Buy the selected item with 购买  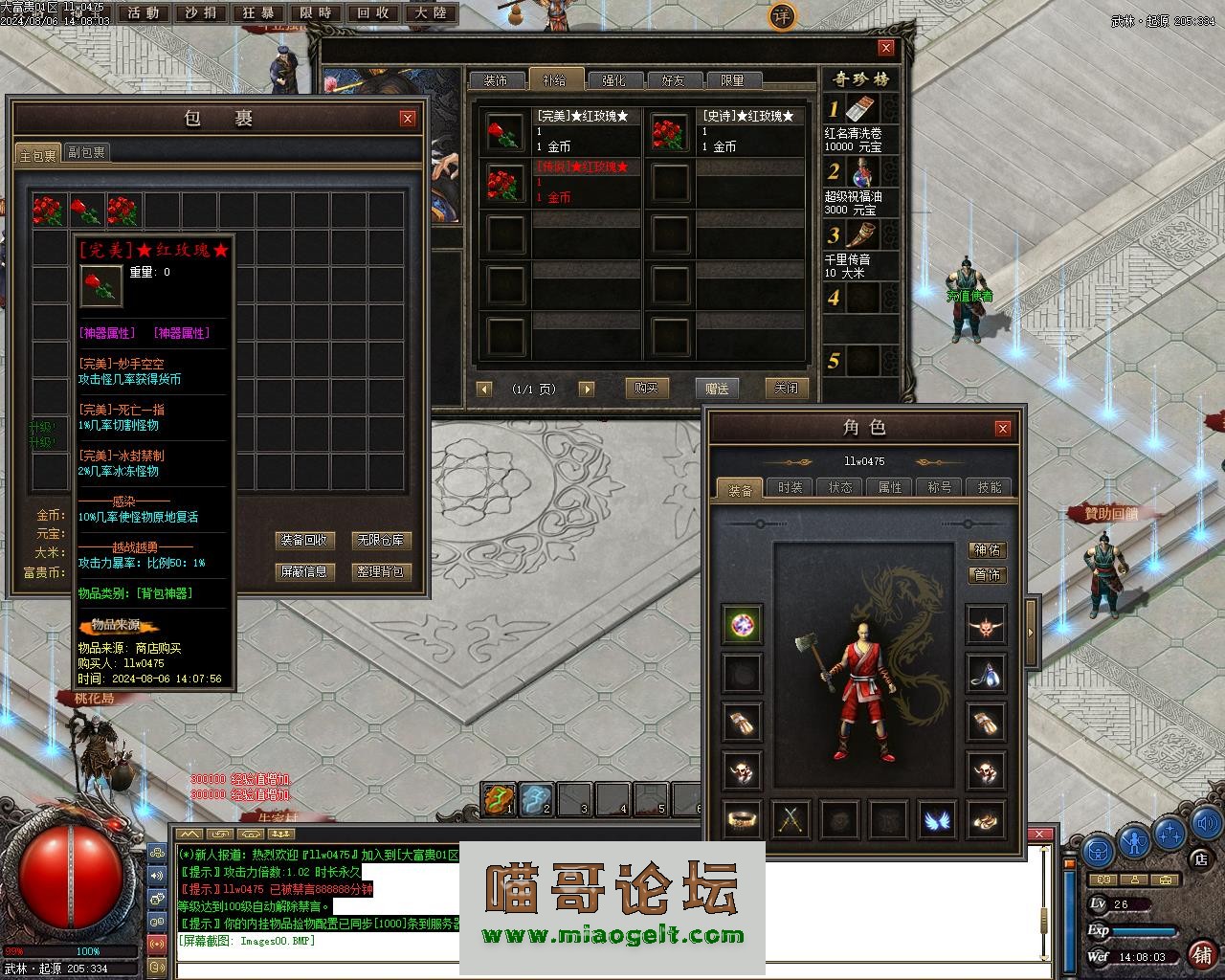[x=646, y=388]
